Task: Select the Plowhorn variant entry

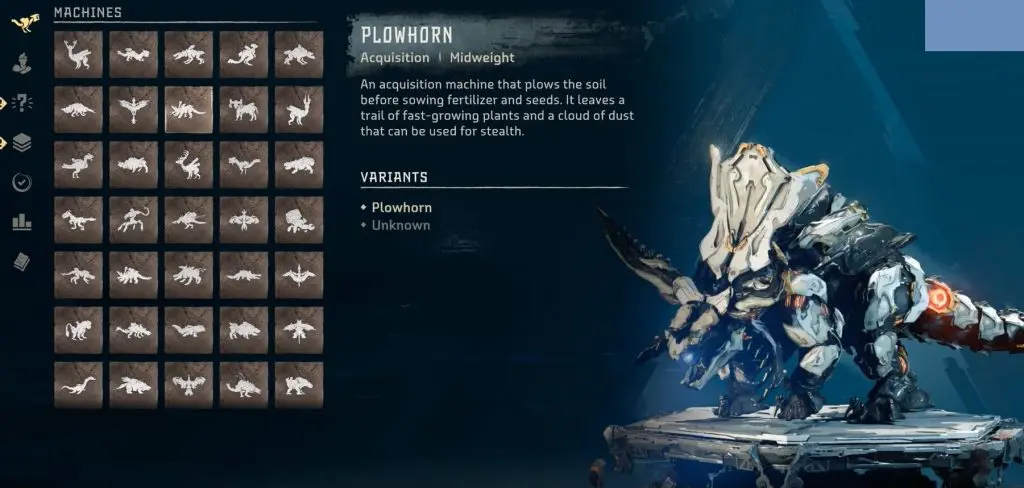Action: tap(401, 207)
